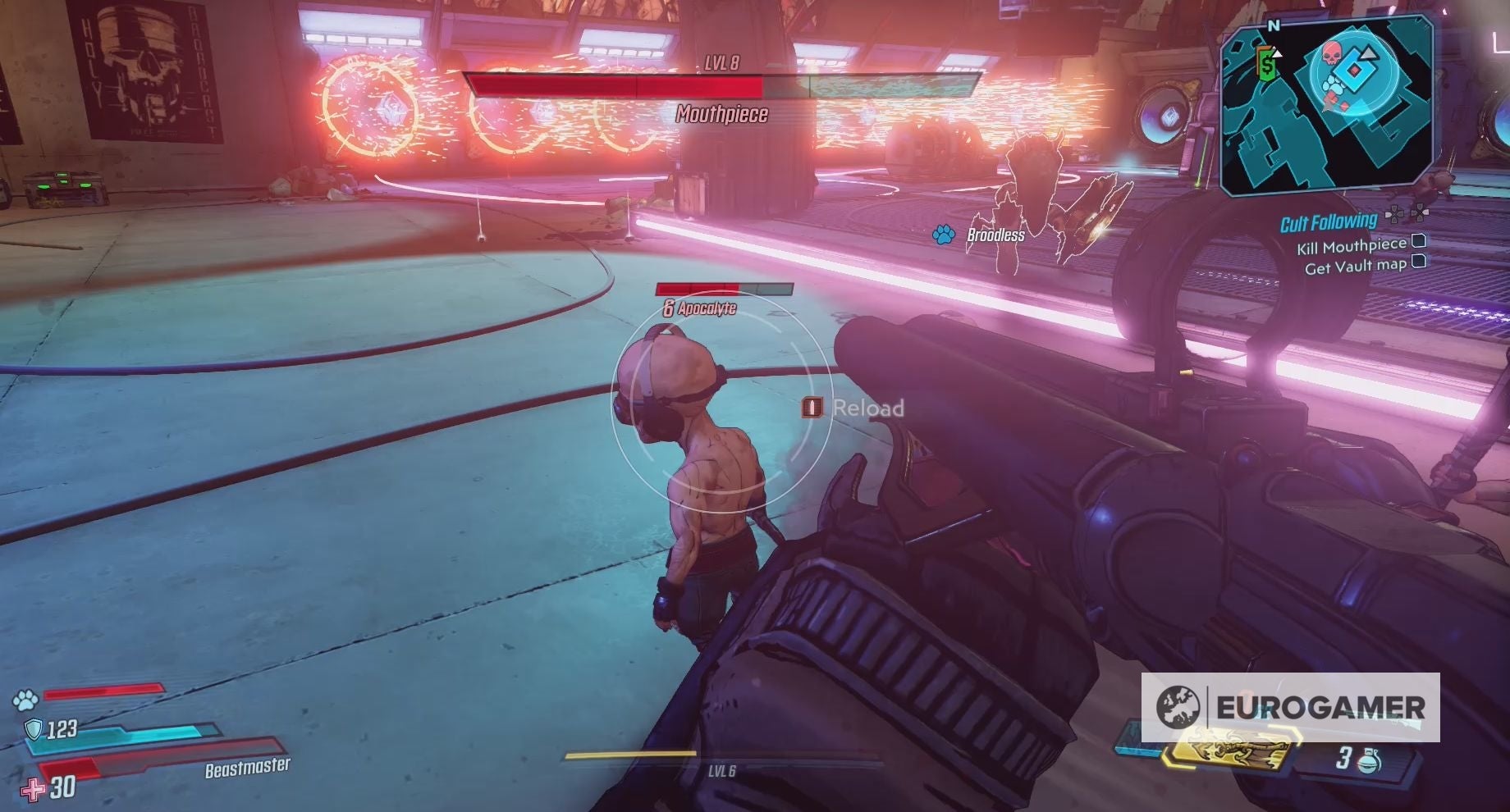Click the gold action skill icon

tap(1230, 750)
